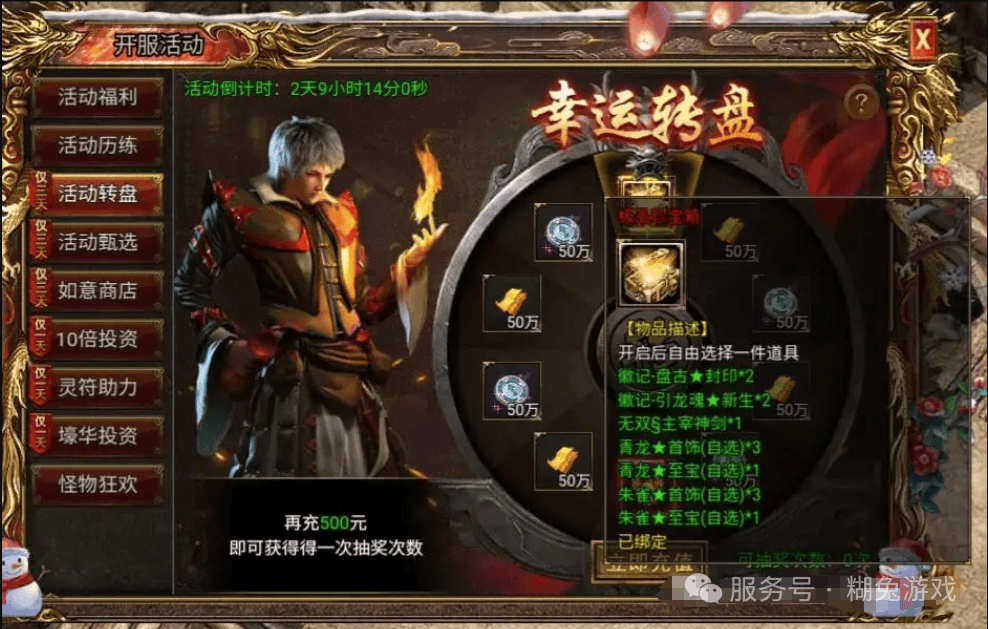
Task: Go to the 活动甄选 tab
Action: point(97,242)
